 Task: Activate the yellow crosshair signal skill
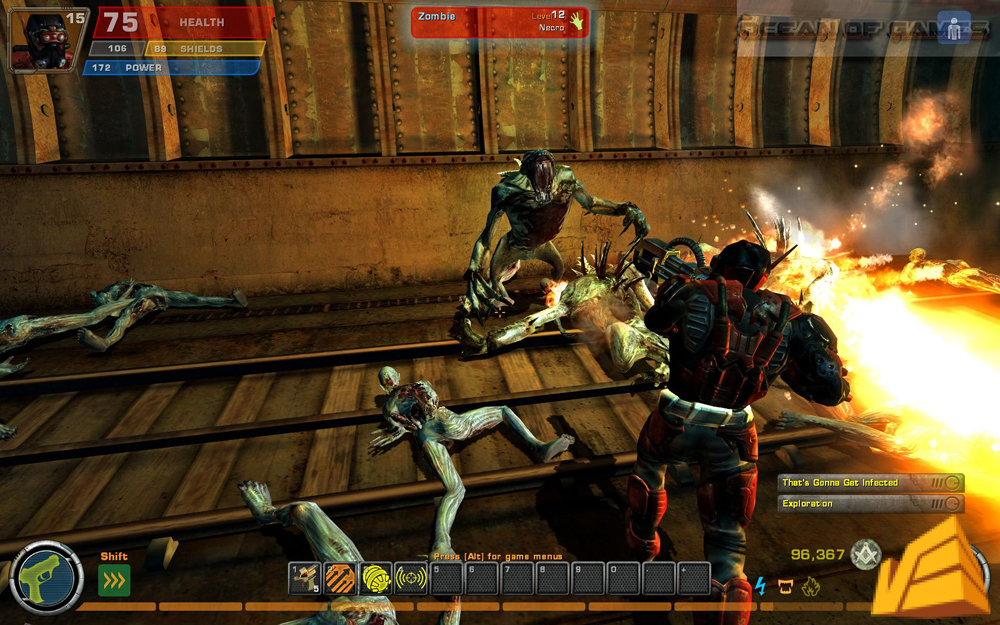coord(410,578)
